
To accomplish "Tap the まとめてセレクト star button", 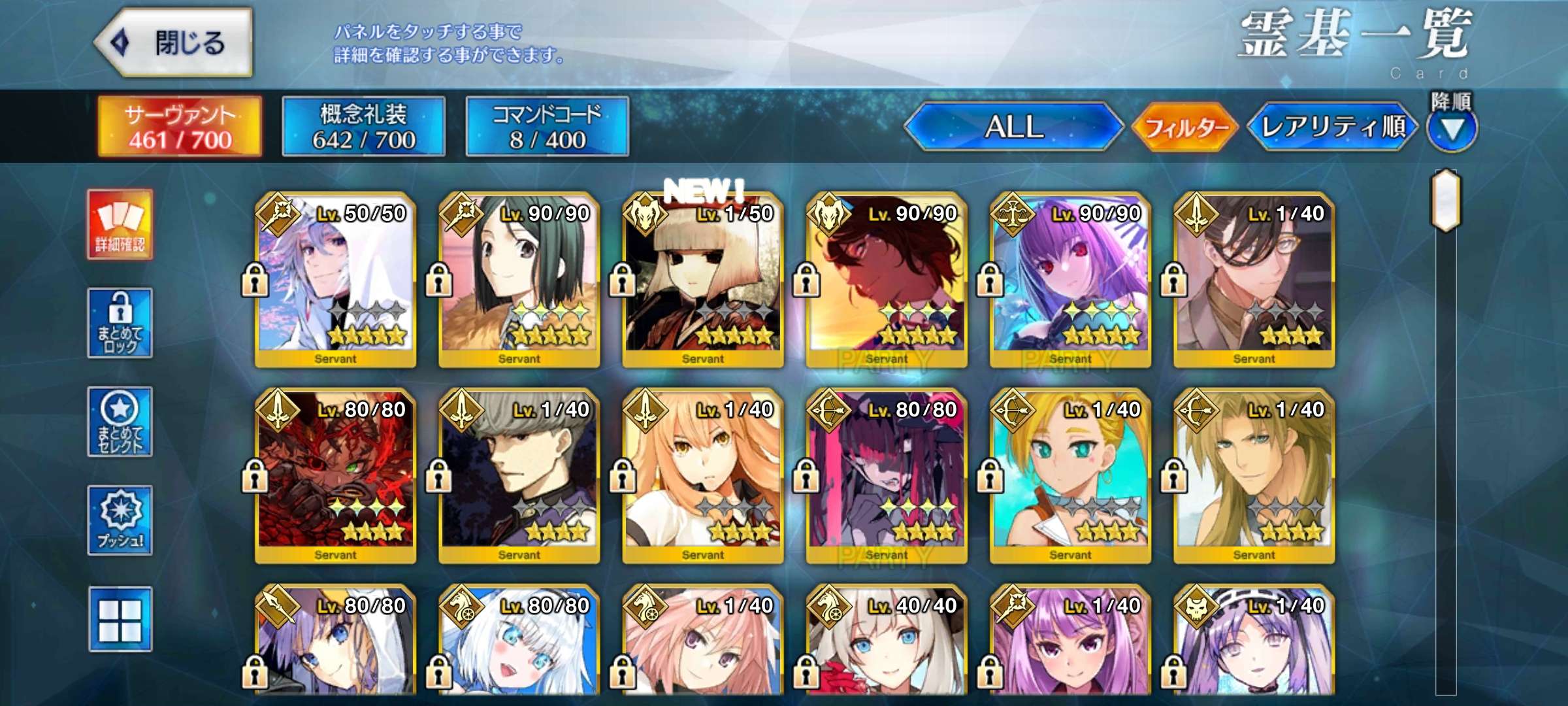I will click(x=120, y=422).
